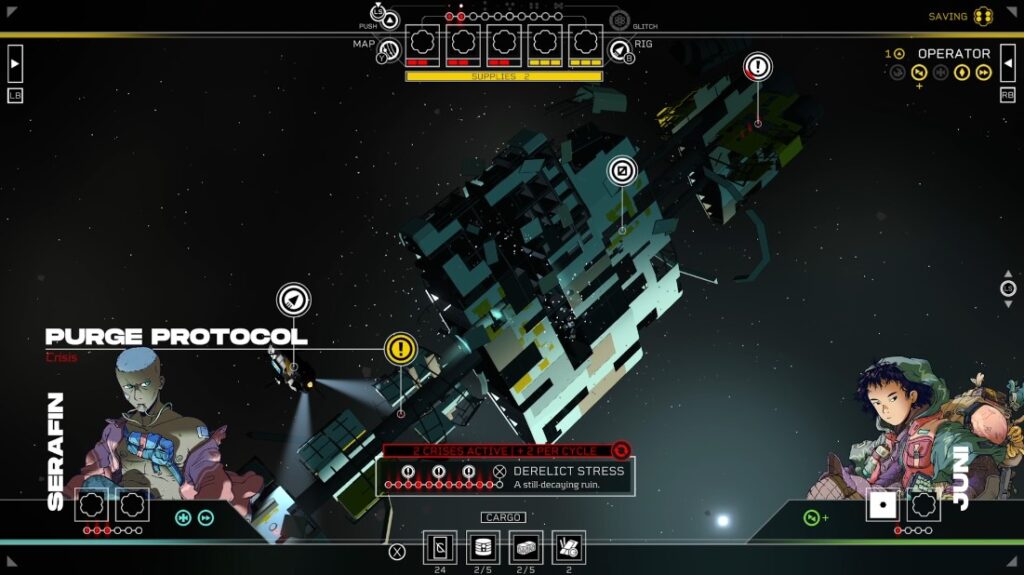This screenshot has width=1024, height=575.
Task: Select Juni's white die
Action: coord(882,505)
